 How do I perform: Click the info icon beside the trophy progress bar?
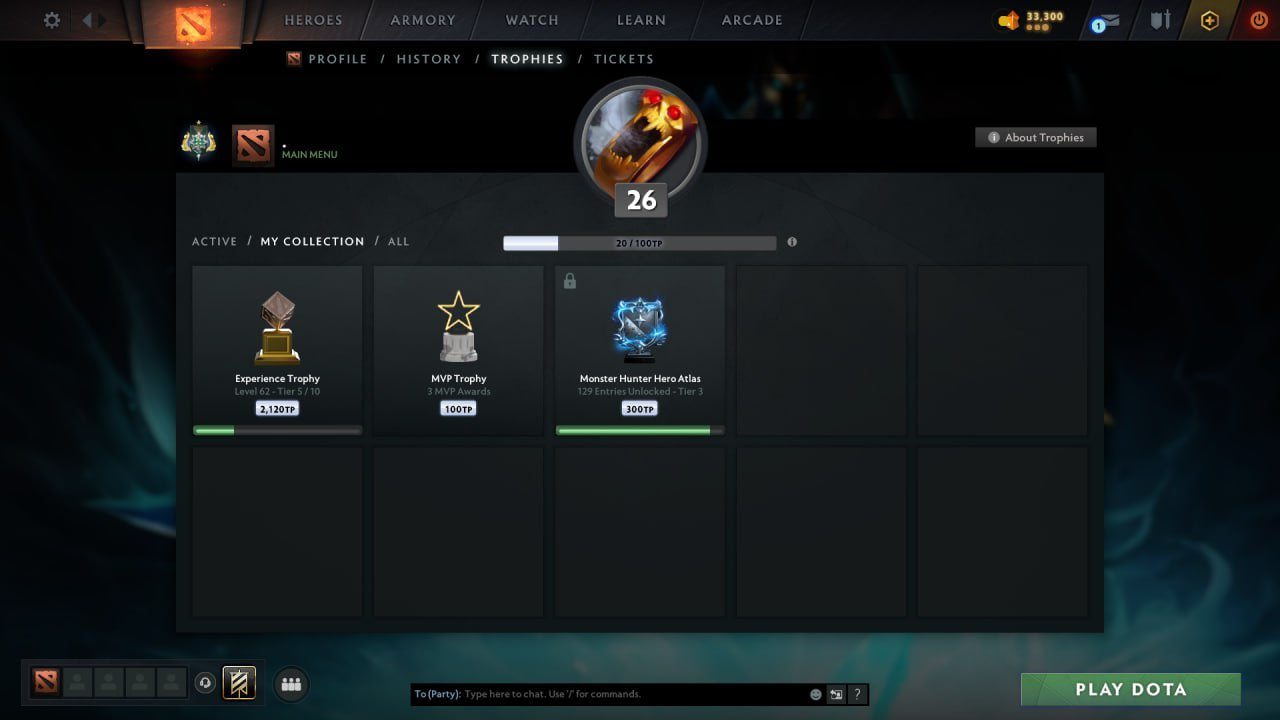pos(791,242)
